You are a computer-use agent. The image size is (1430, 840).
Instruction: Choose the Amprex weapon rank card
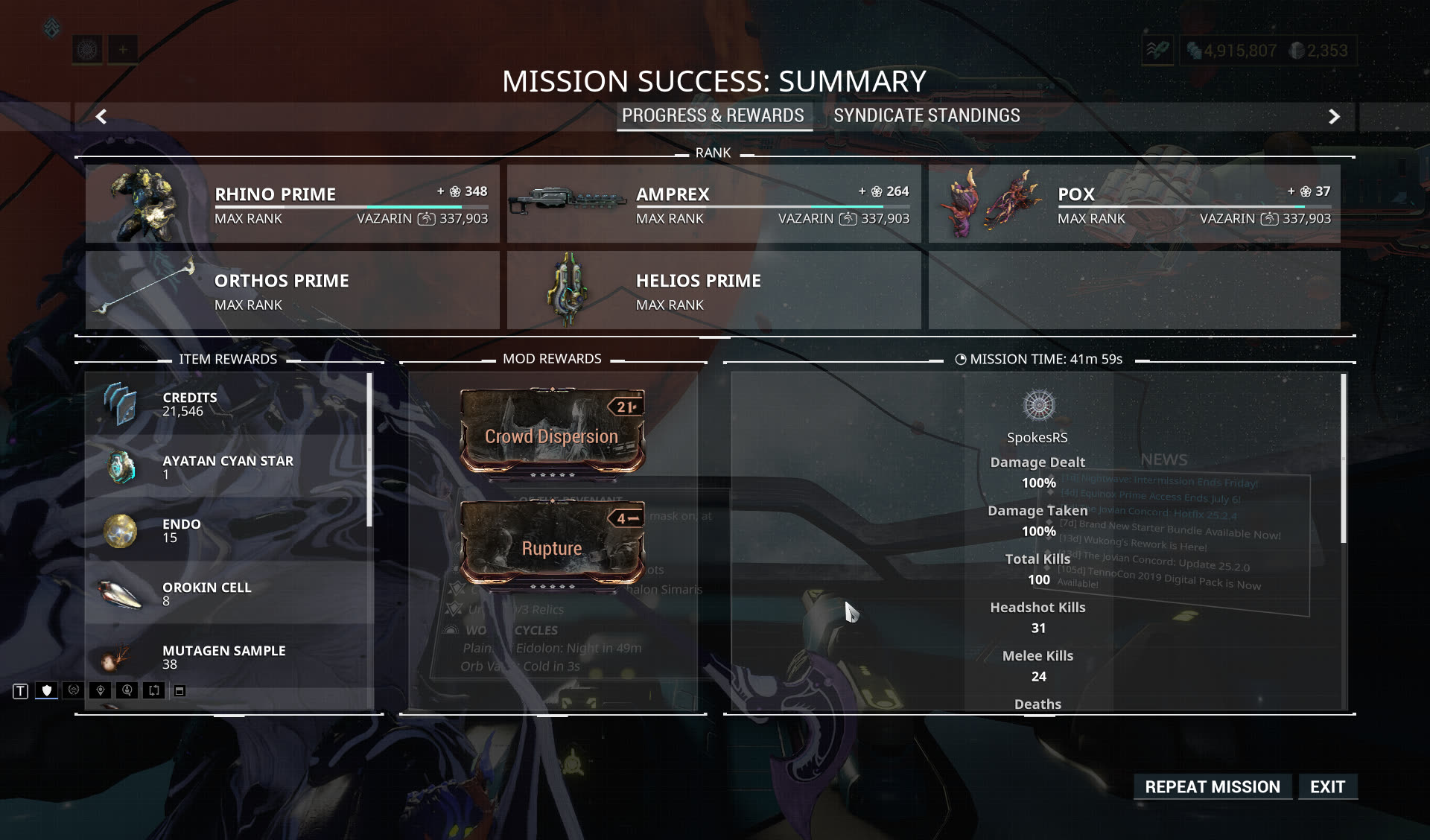[x=714, y=204]
